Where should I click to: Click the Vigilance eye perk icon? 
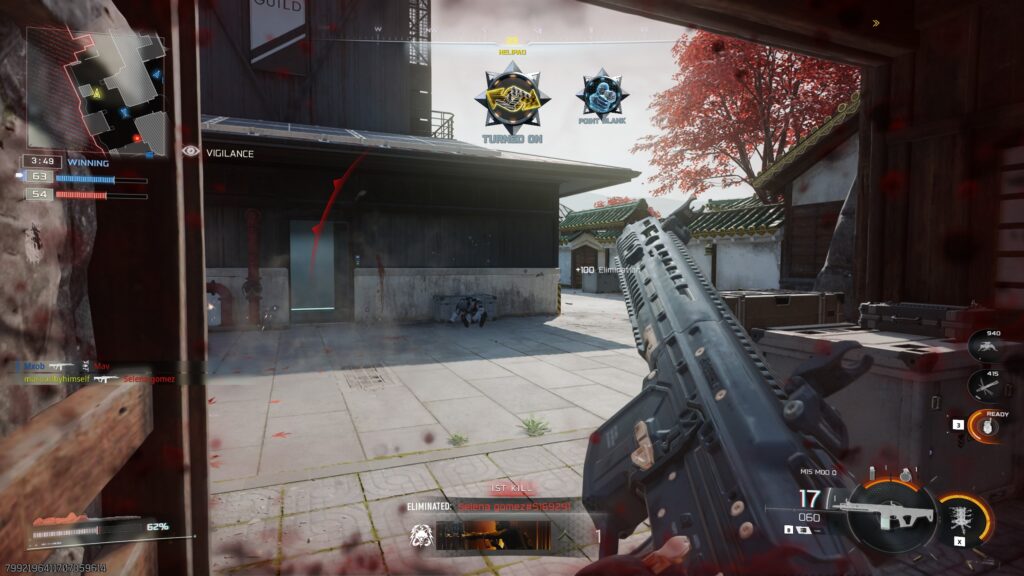[x=191, y=153]
